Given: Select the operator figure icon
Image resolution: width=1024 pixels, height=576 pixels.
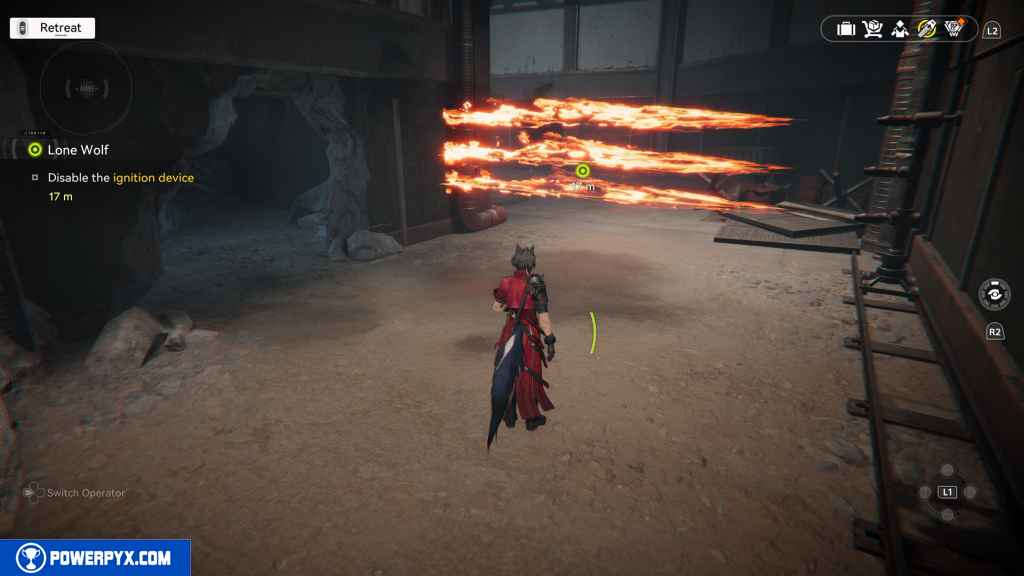Looking at the screenshot, I should click(900, 29).
